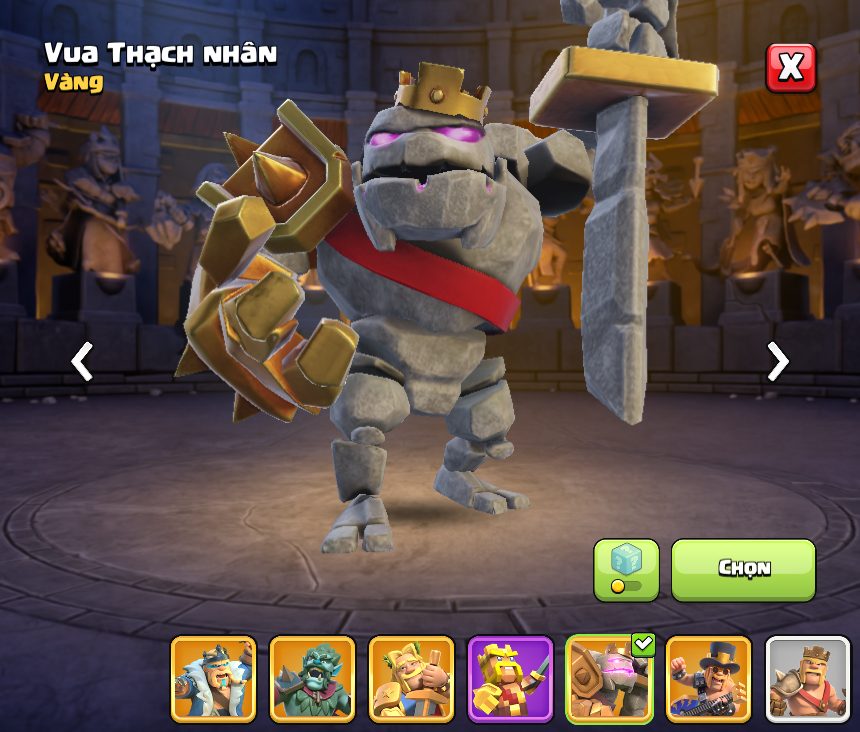860x732 pixels.
Task: Choose the green jungle king skin
Action: 312,679
